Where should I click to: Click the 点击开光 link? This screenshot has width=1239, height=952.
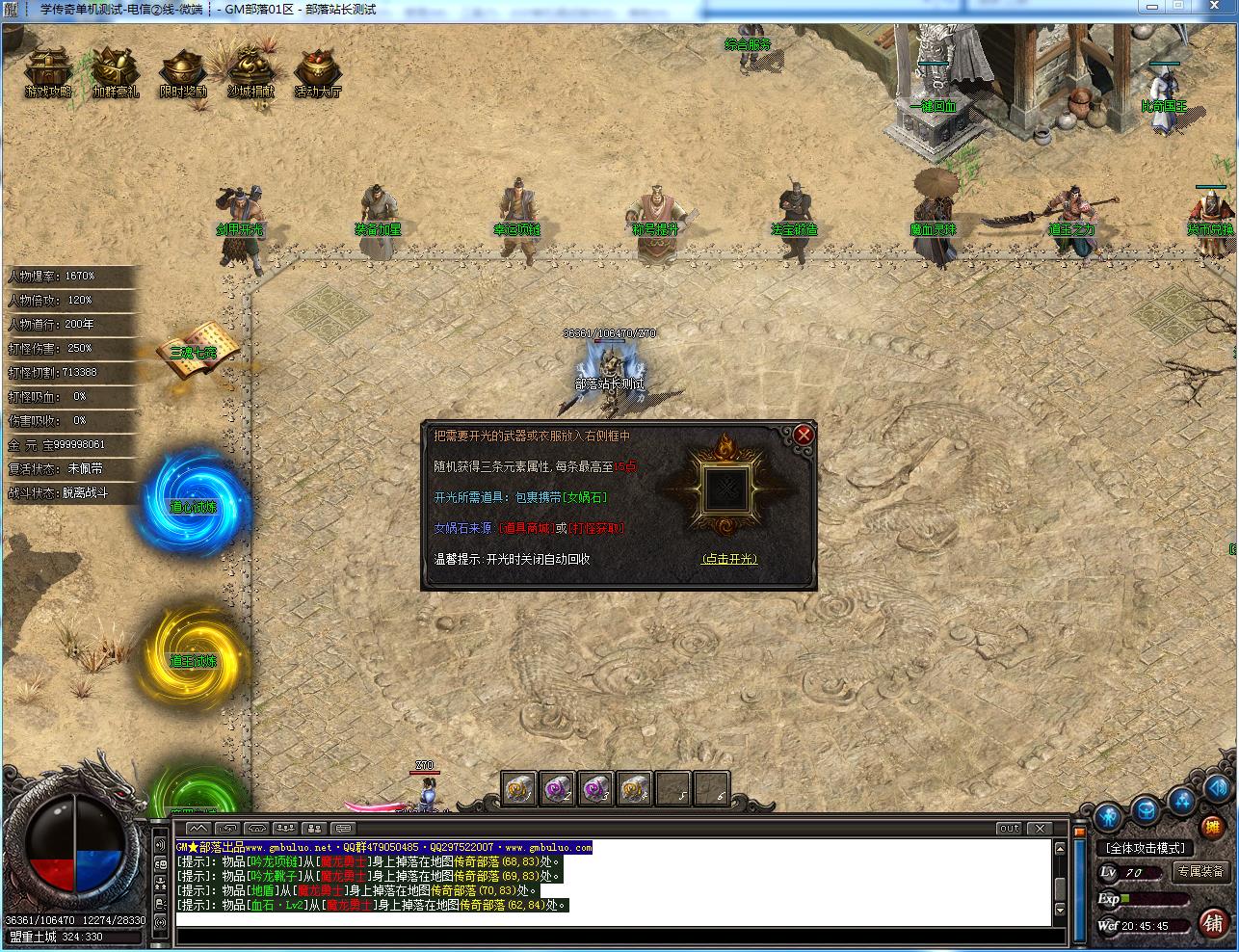point(729,559)
